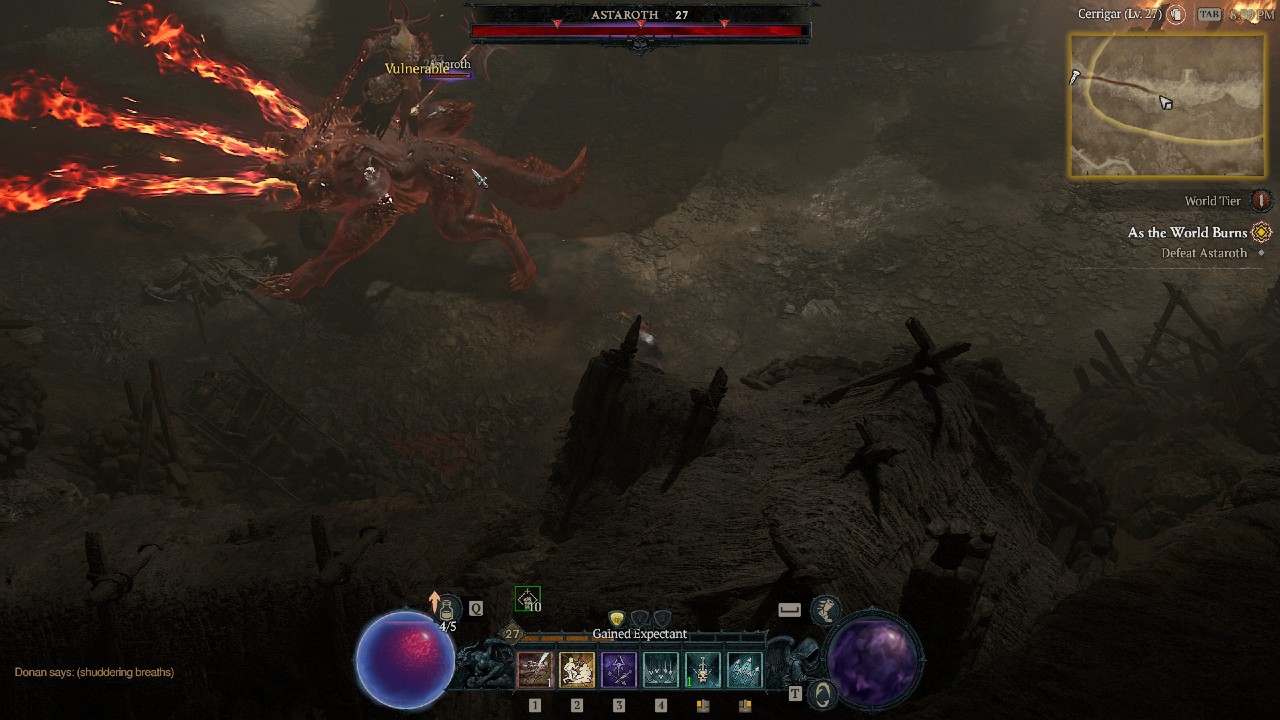Use the teal bone spears skill
The width and height of the screenshot is (1280, 720).
(745, 670)
